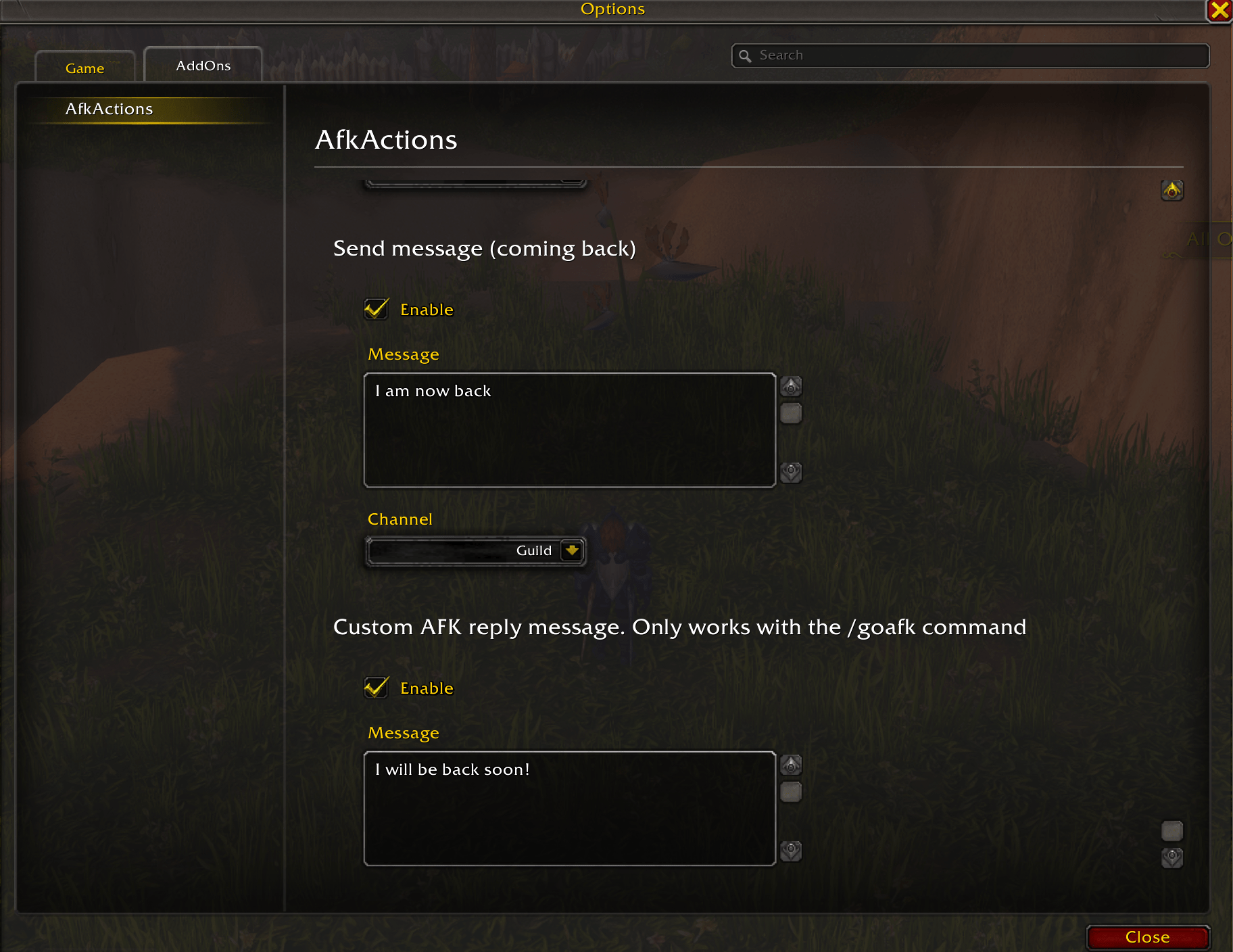Click the gold AfkActions addon icon
The height and width of the screenshot is (952, 1233).
[x=1172, y=190]
